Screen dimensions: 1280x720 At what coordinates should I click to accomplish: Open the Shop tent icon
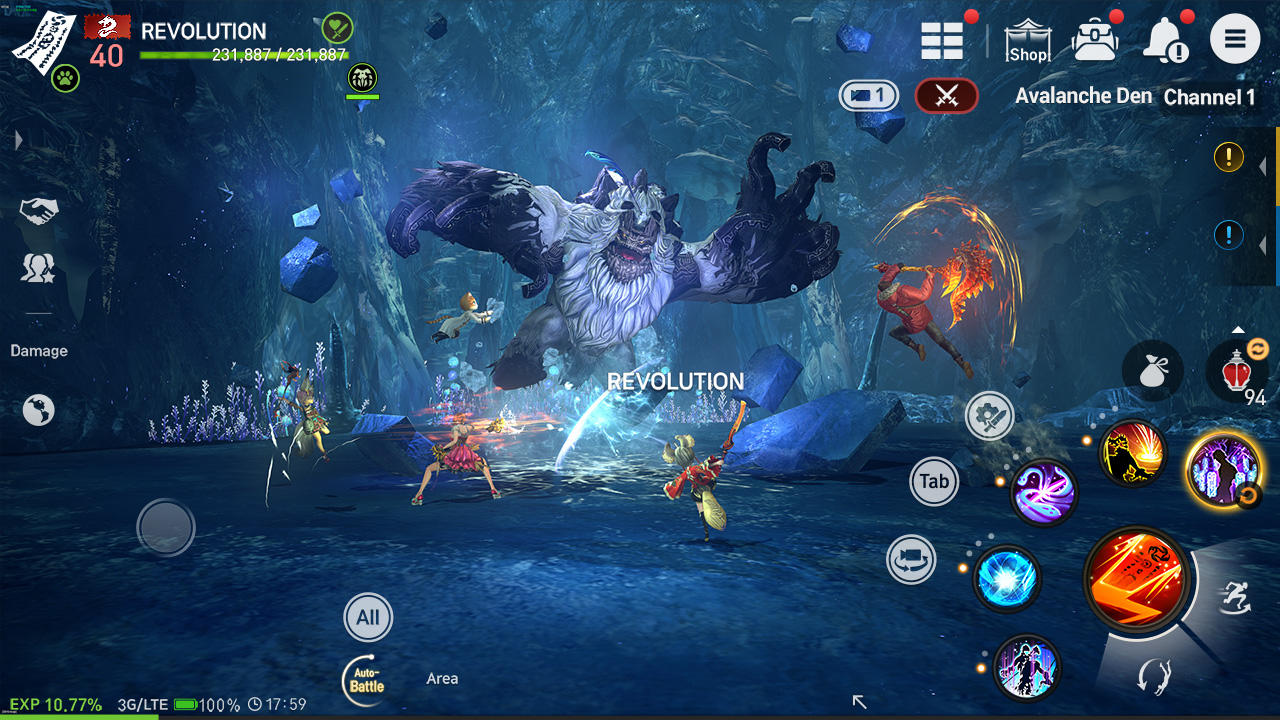coord(1029,42)
